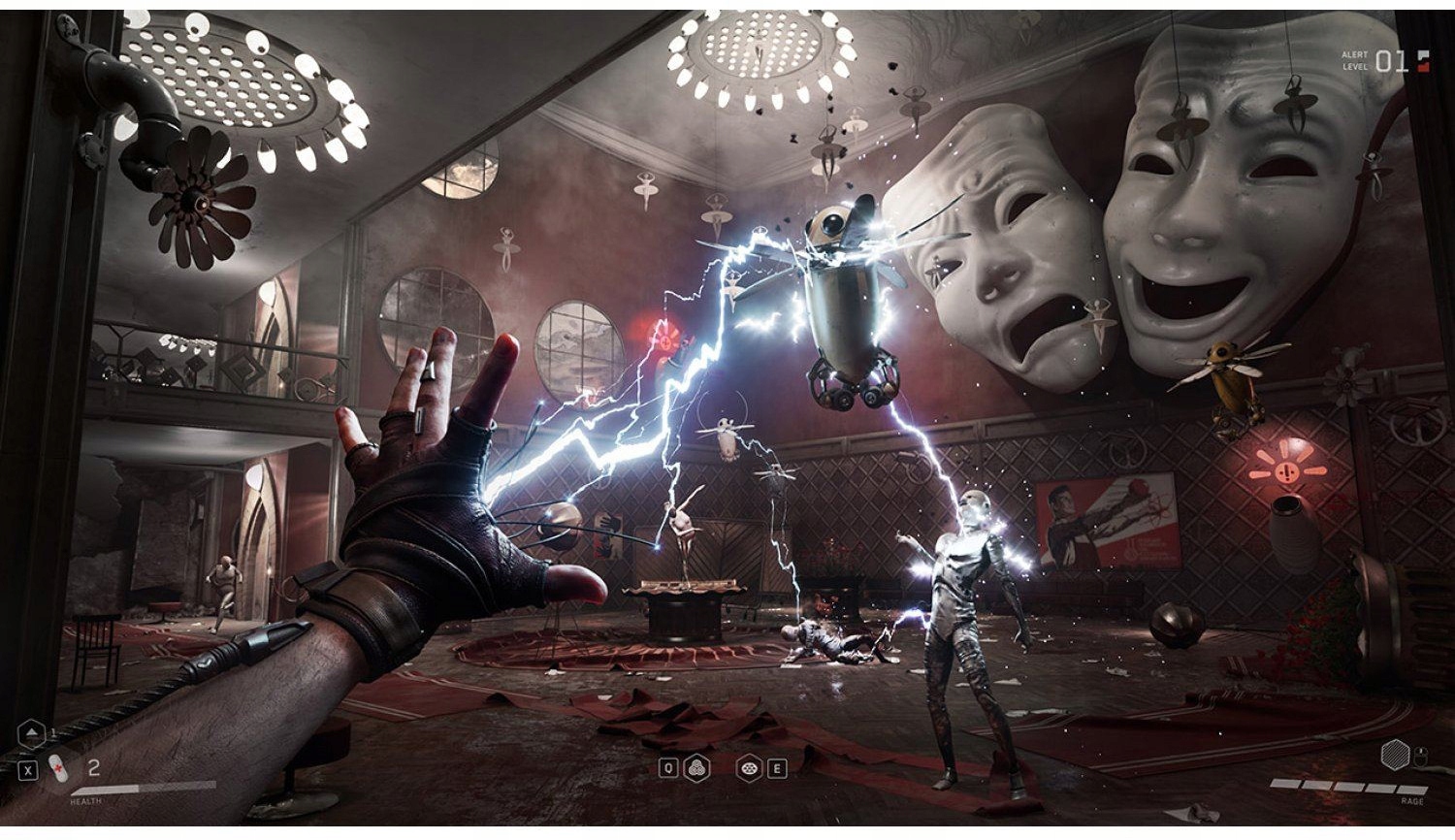1455x840 pixels.
Task: Activate the dotted-oval hexagon ability
Action: [748, 768]
